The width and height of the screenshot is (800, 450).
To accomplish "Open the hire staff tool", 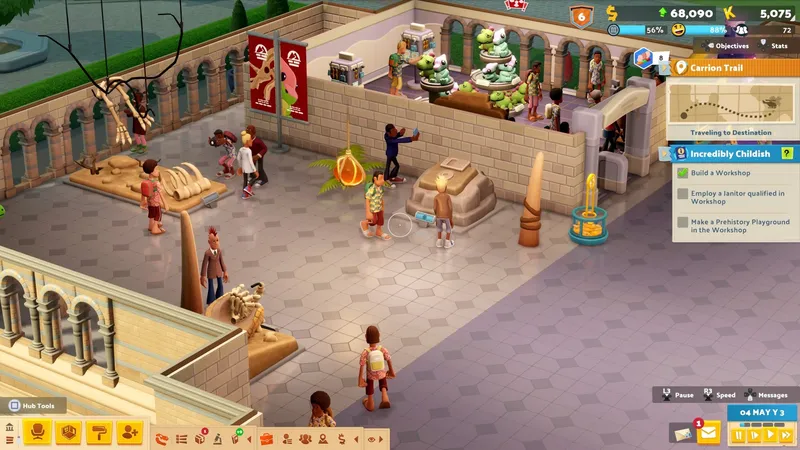I will [130, 432].
